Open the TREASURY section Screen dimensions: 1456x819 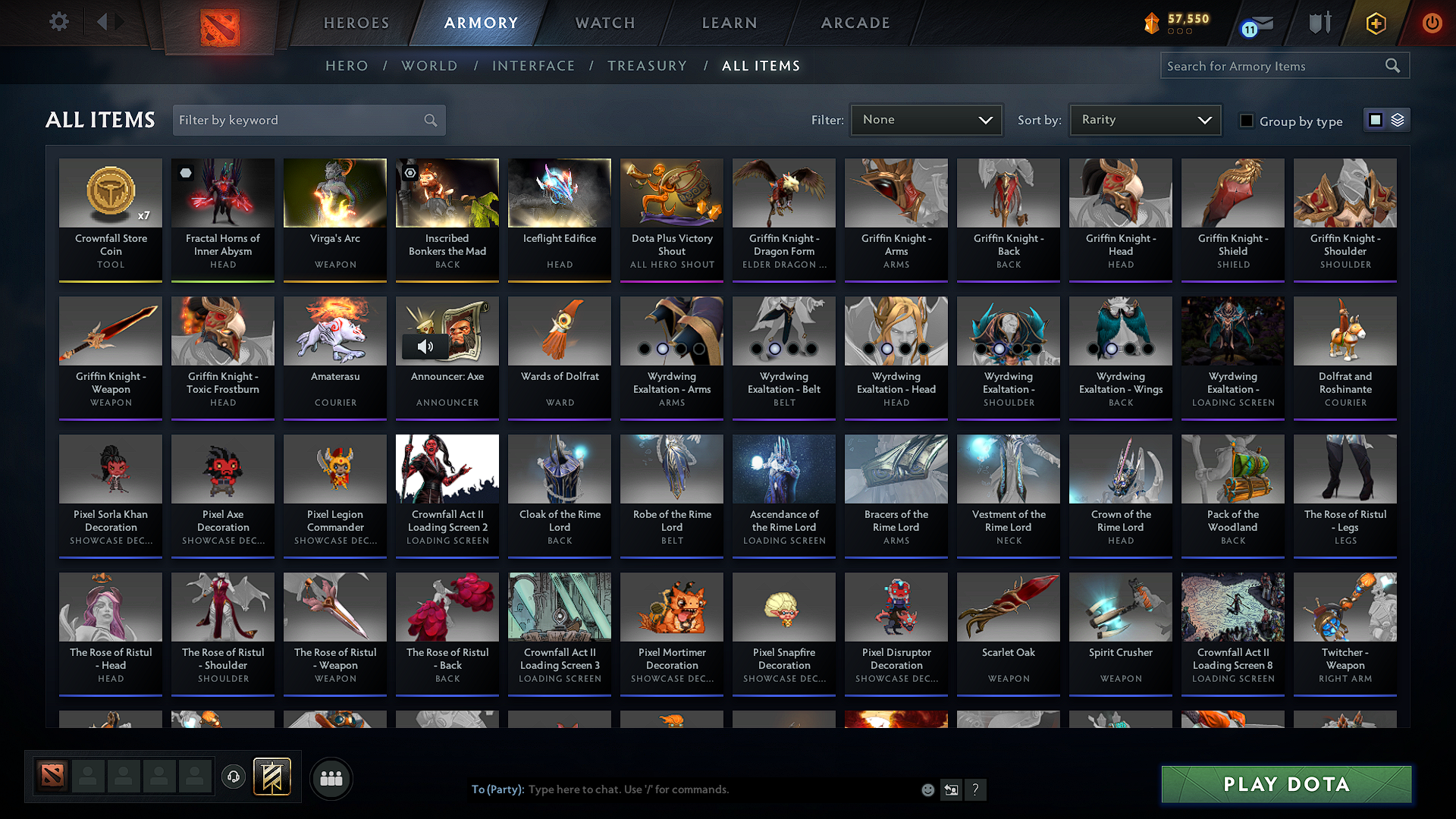[647, 66]
